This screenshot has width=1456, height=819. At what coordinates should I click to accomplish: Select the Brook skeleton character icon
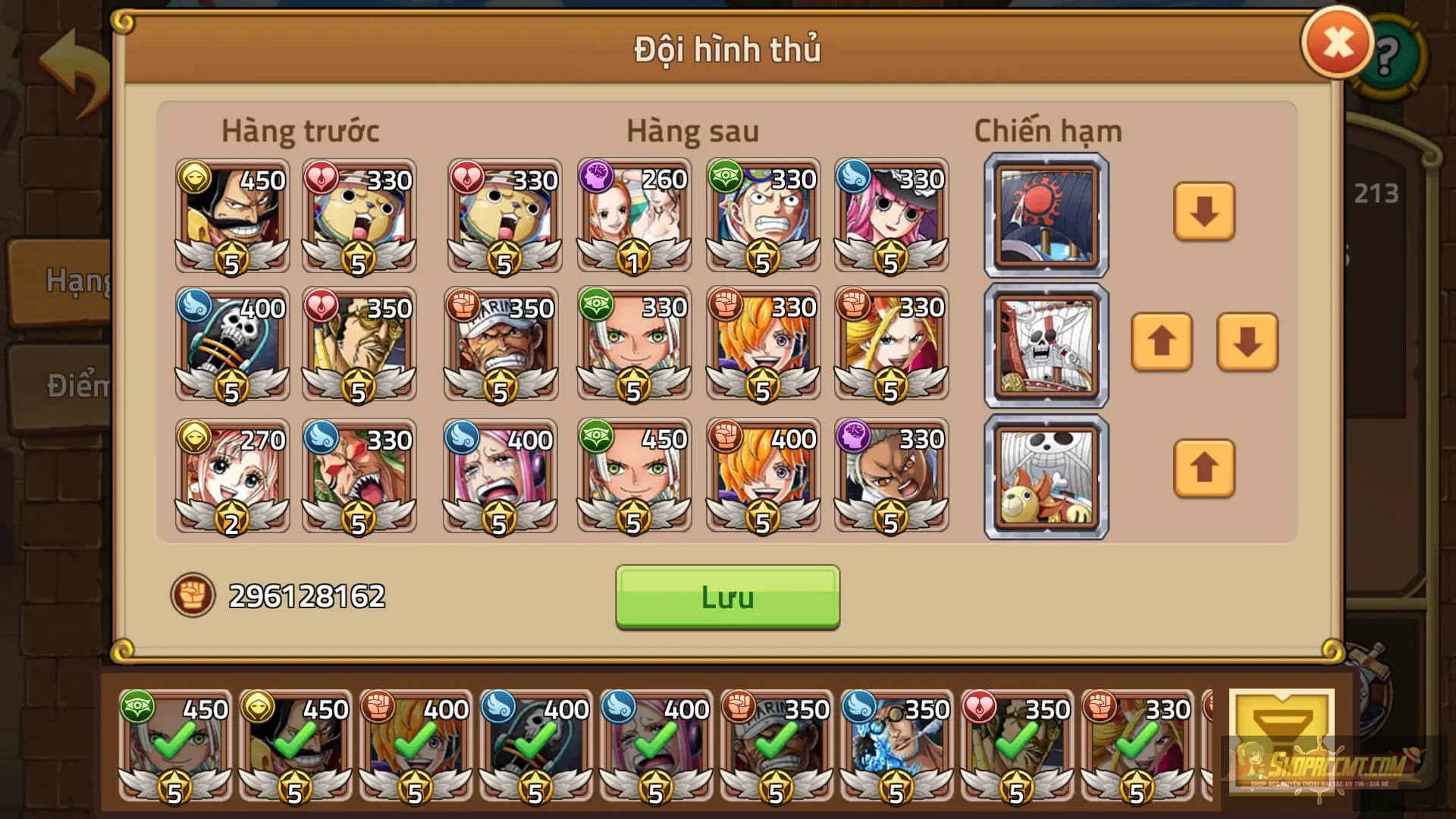(231, 345)
